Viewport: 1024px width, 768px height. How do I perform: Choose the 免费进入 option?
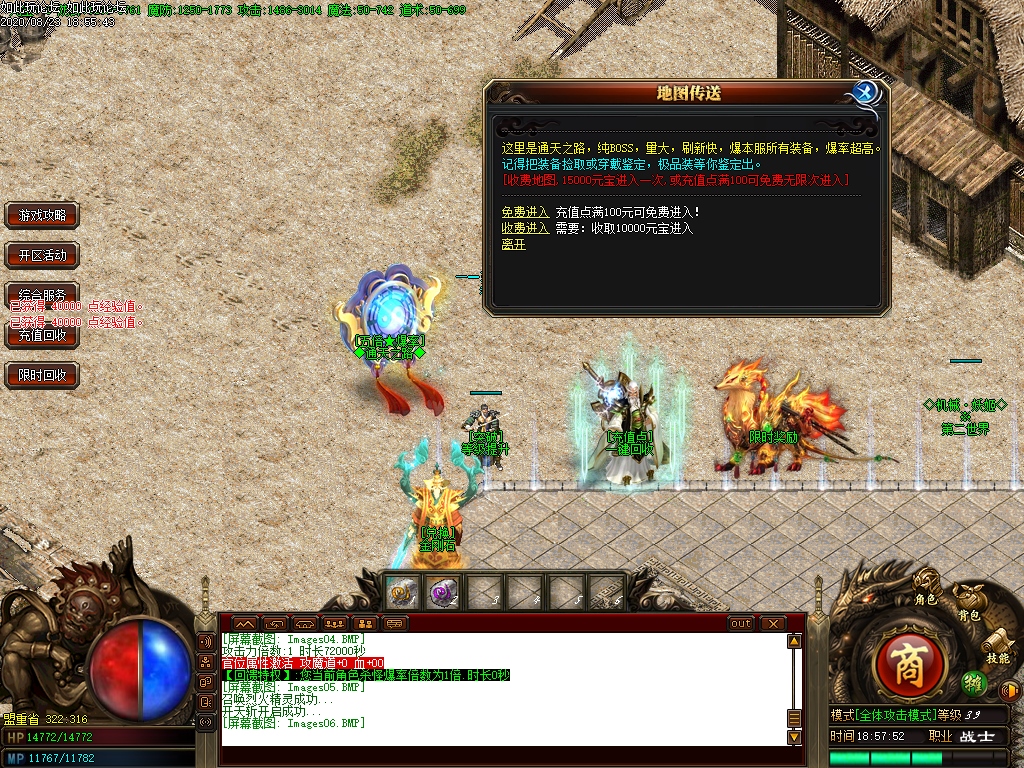click(525, 212)
